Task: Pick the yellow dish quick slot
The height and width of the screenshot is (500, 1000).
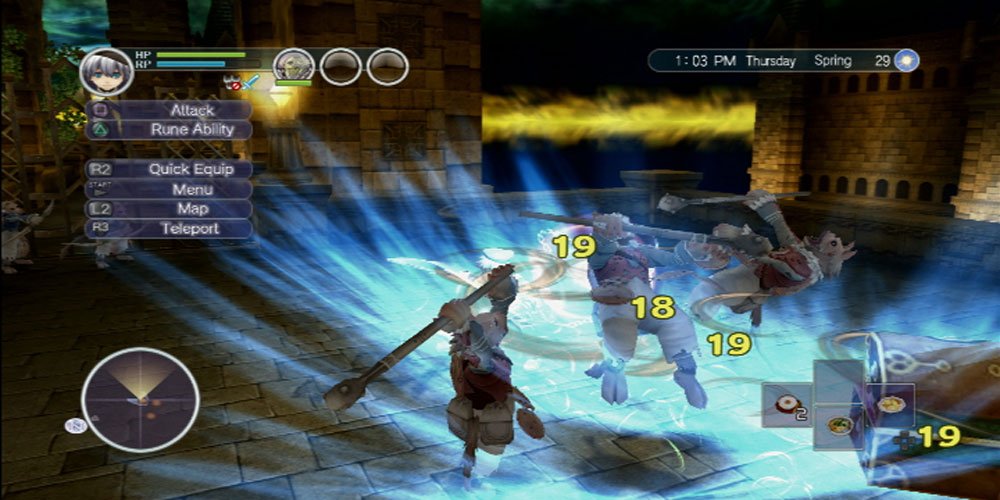Action: tap(889, 405)
